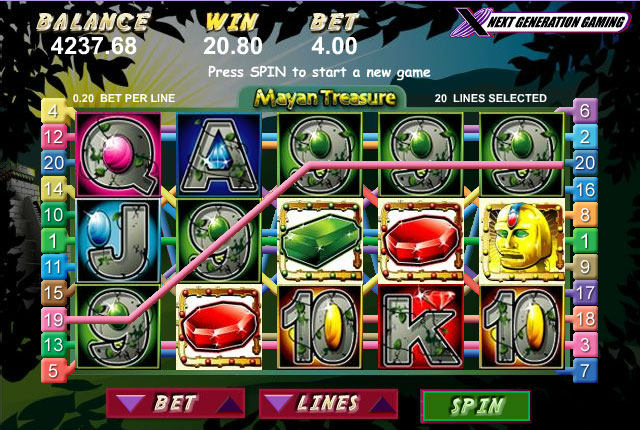Click payline marker 16
This screenshot has width=640, height=430.
pos(584,188)
